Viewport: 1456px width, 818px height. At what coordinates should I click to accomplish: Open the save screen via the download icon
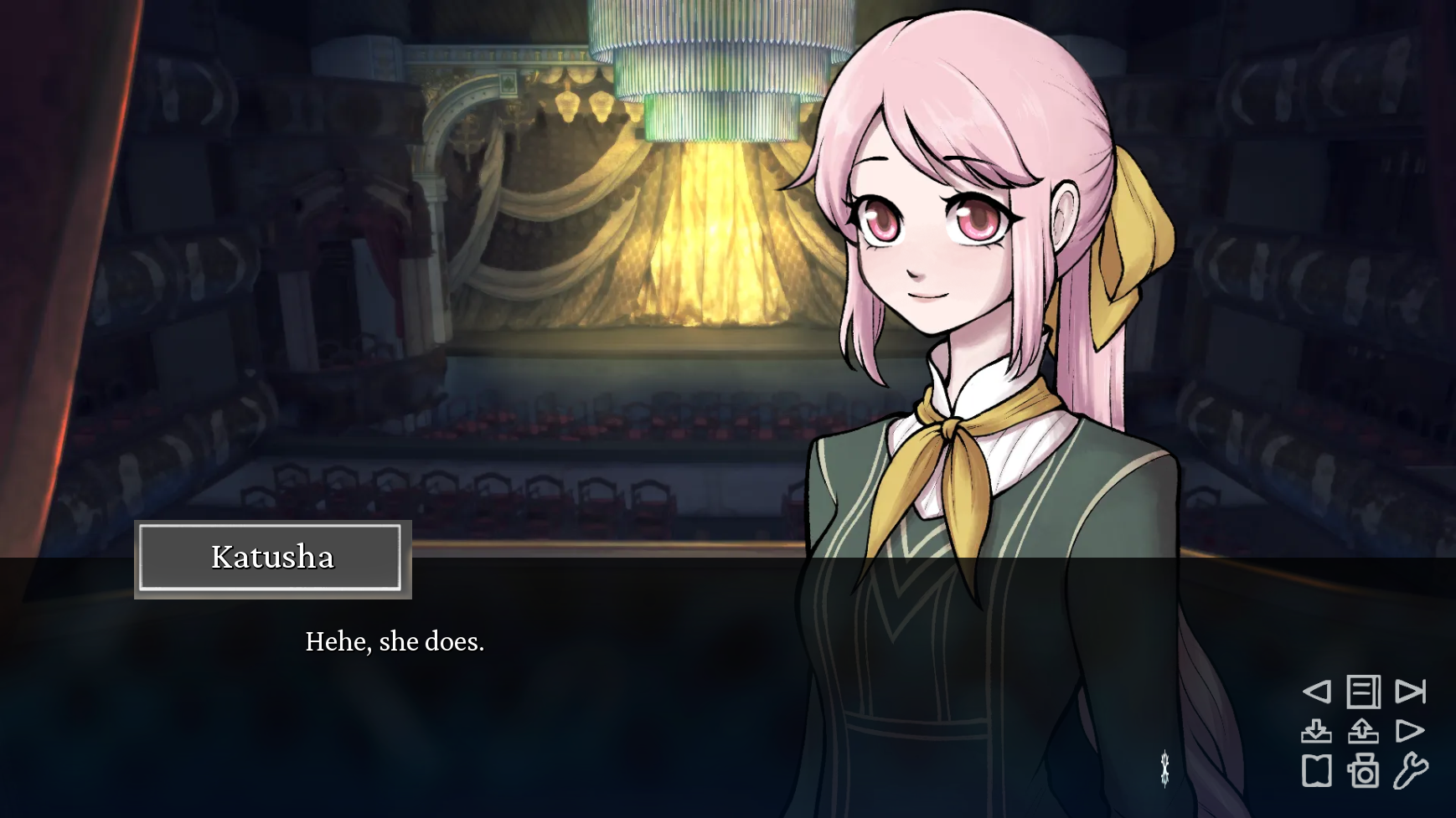(1317, 729)
